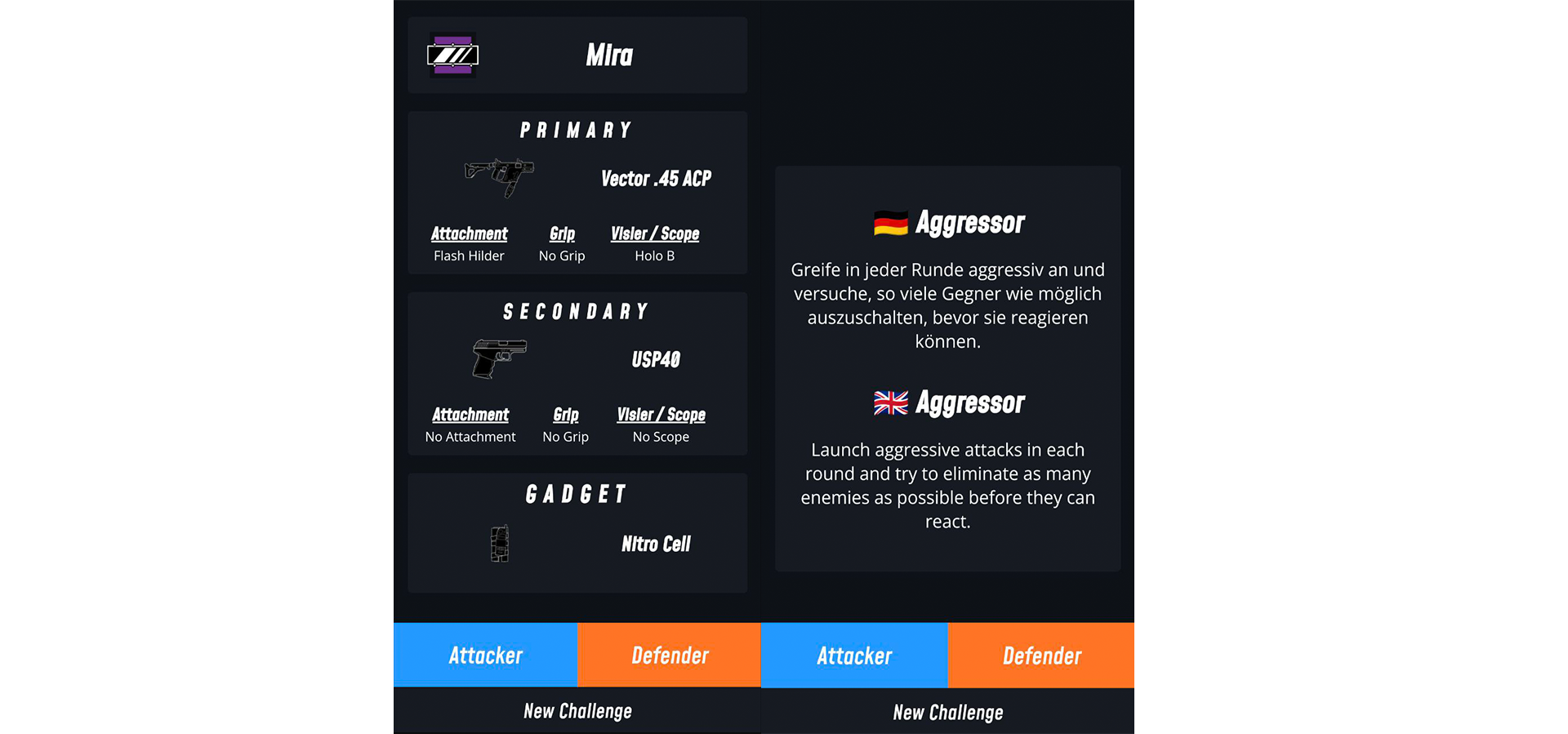Screen dimensions: 1568x734
Task: Switch to Defender on the left panel
Action: [670, 655]
